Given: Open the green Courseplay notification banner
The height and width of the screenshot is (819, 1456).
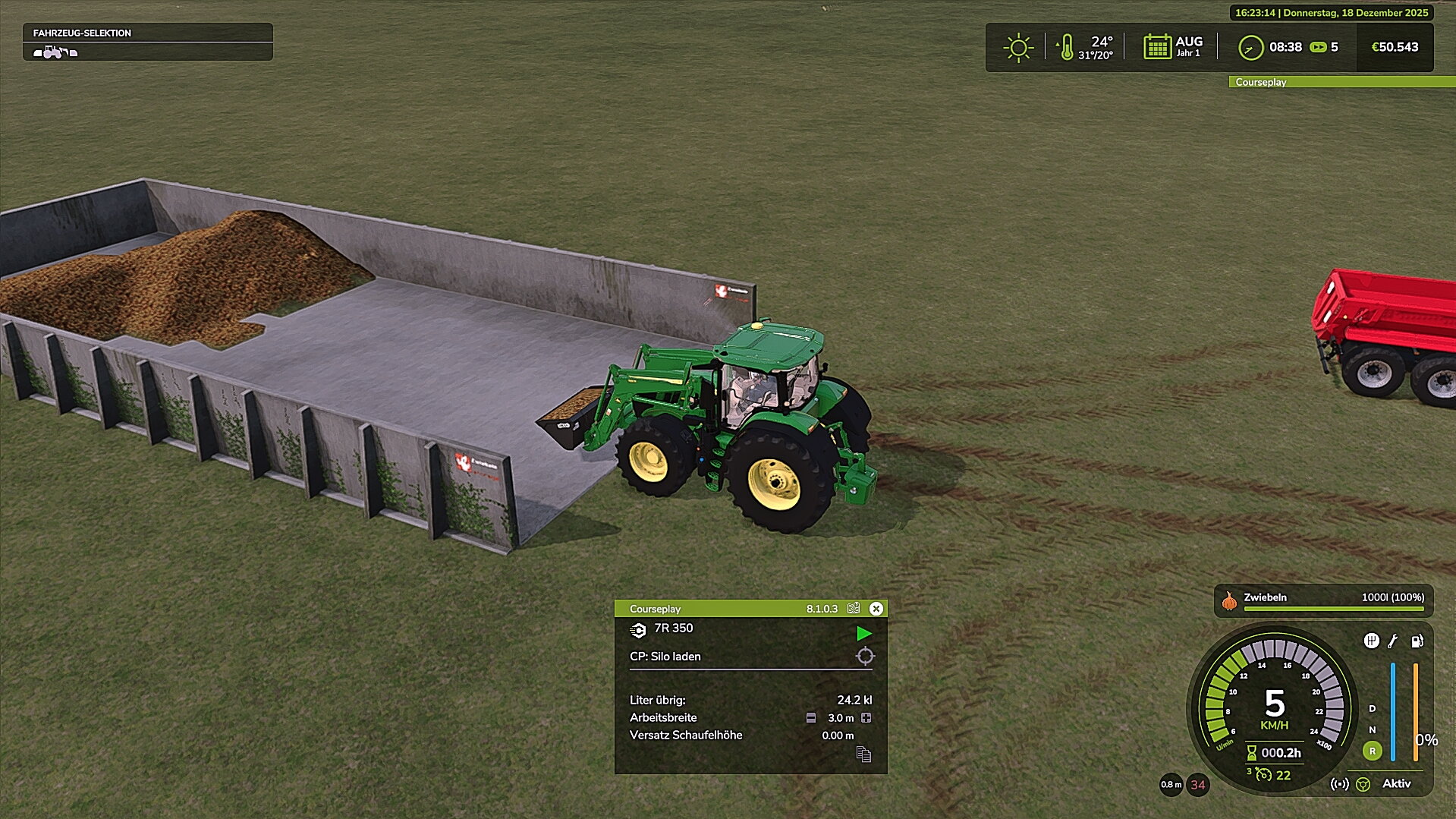Looking at the screenshot, I should (1341, 82).
